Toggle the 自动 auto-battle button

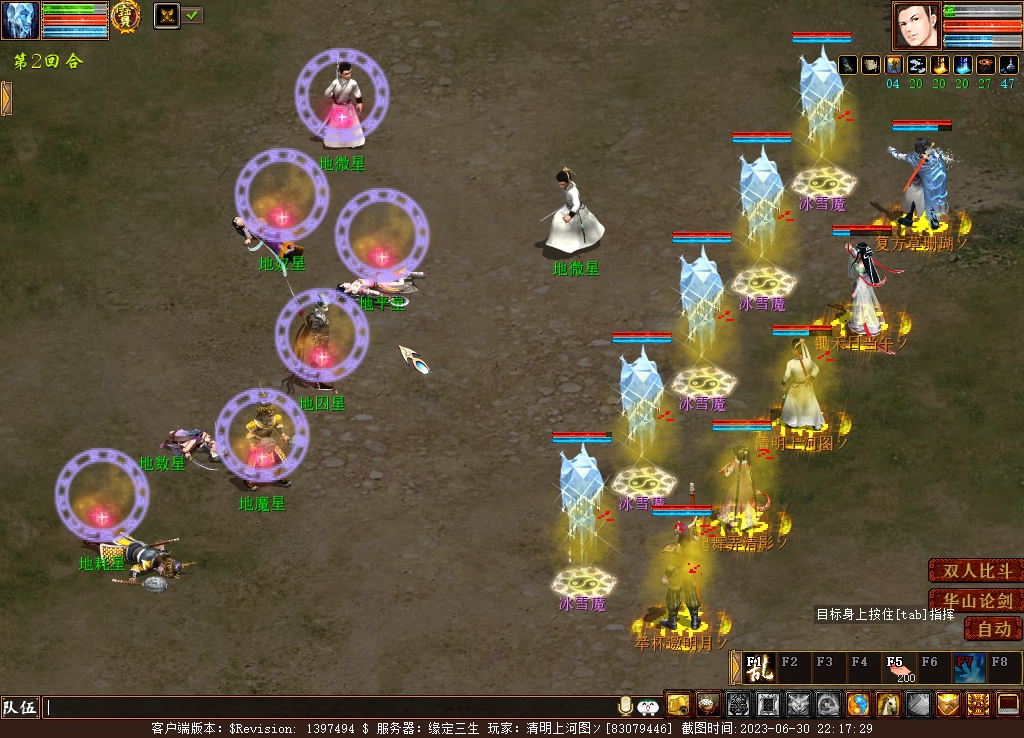click(x=993, y=629)
